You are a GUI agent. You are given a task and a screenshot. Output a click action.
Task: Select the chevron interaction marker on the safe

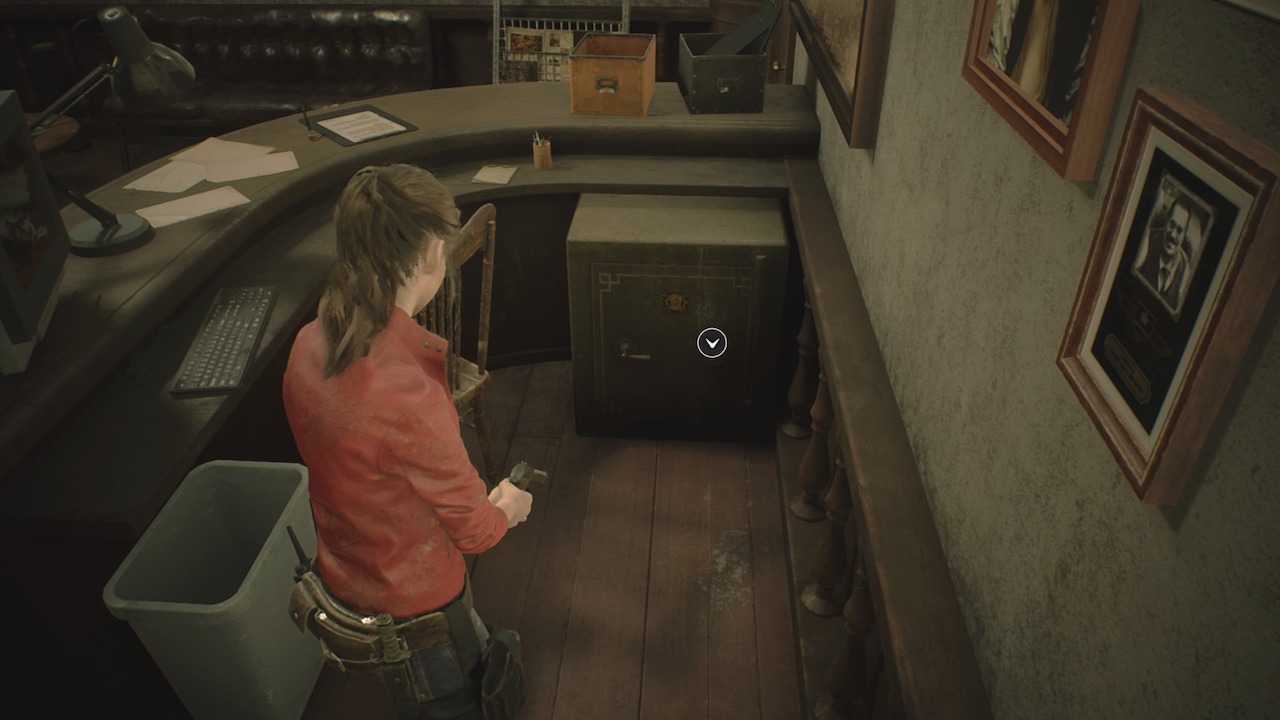(x=712, y=344)
